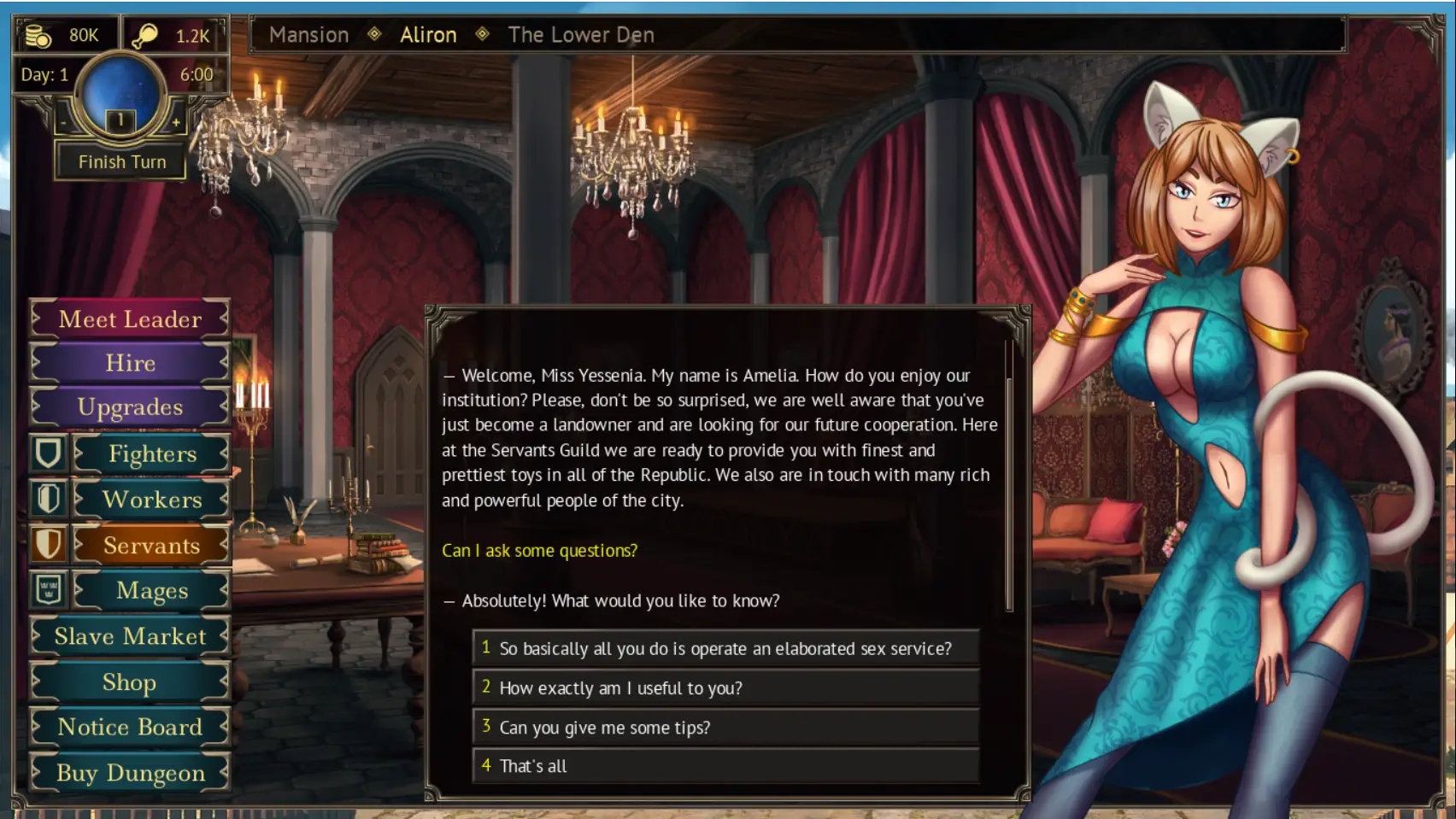This screenshot has width=1456, height=819.
Task: Switch to the Workers hiring category
Action: (152, 499)
